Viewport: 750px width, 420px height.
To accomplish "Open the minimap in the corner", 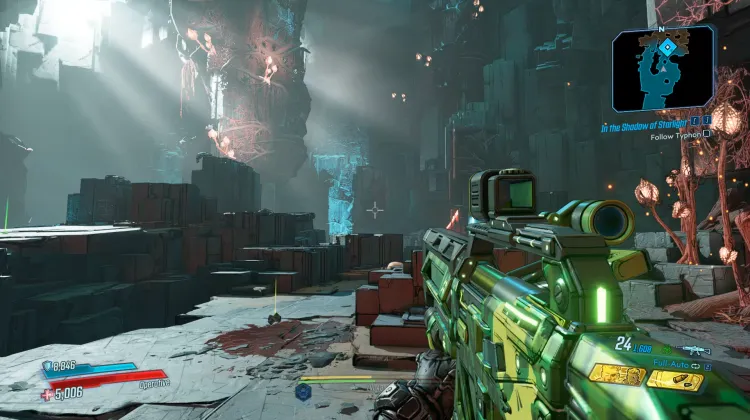I will tap(664, 68).
